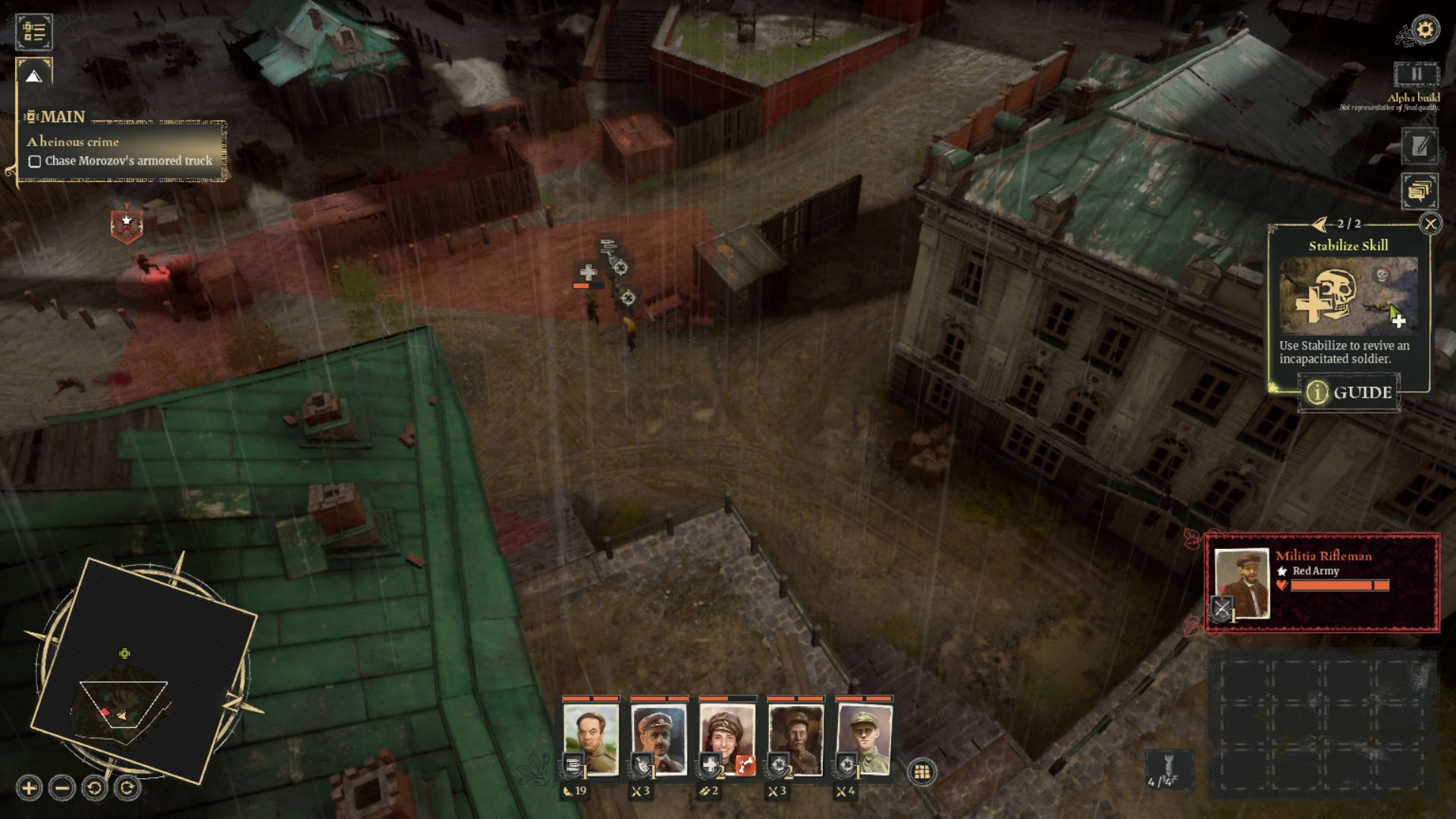The width and height of the screenshot is (1456, 819).
Task: Select the green-capped soldier squad portrait
Action: [864, 737]
